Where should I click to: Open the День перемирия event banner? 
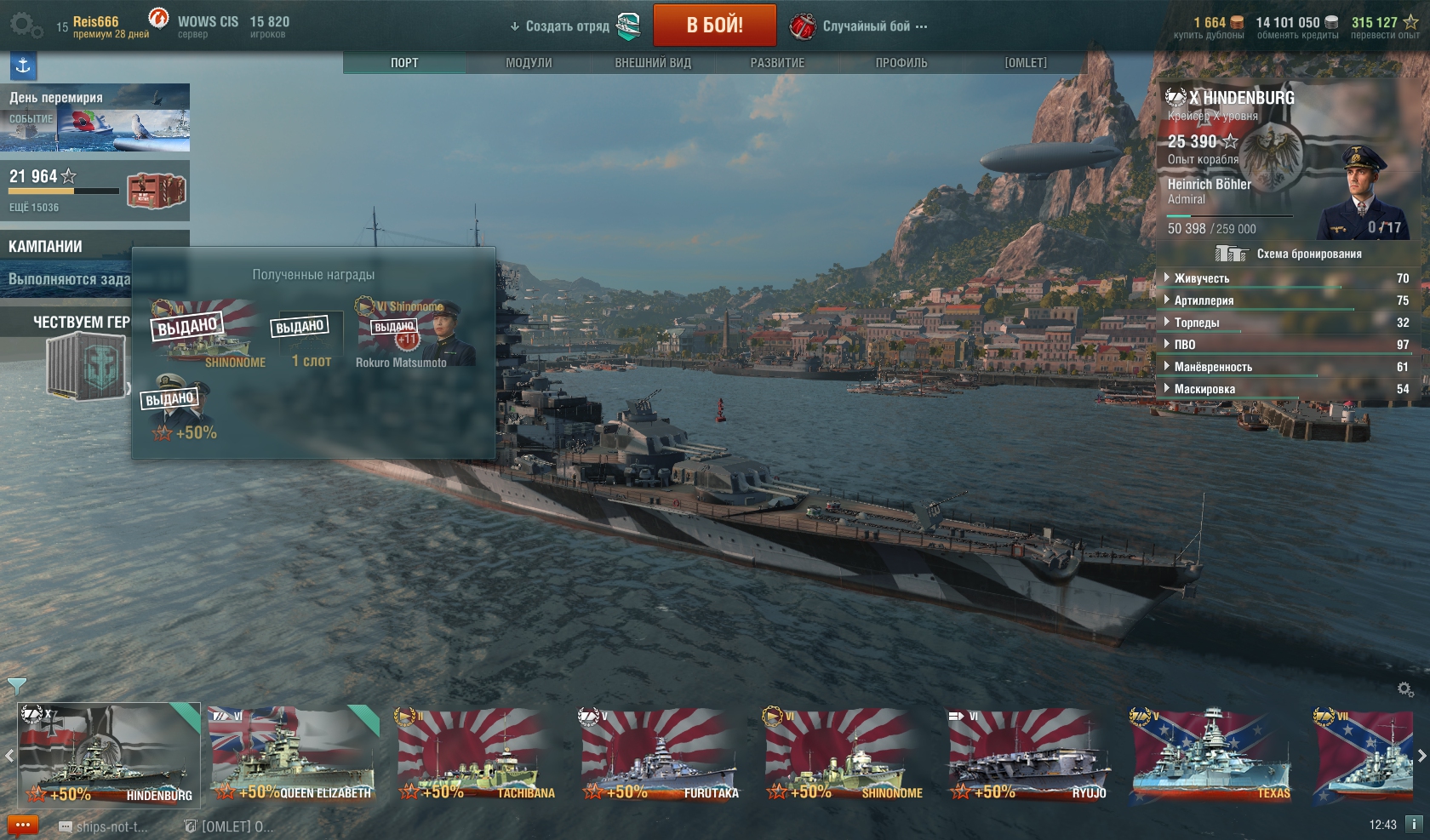[94, 117]
